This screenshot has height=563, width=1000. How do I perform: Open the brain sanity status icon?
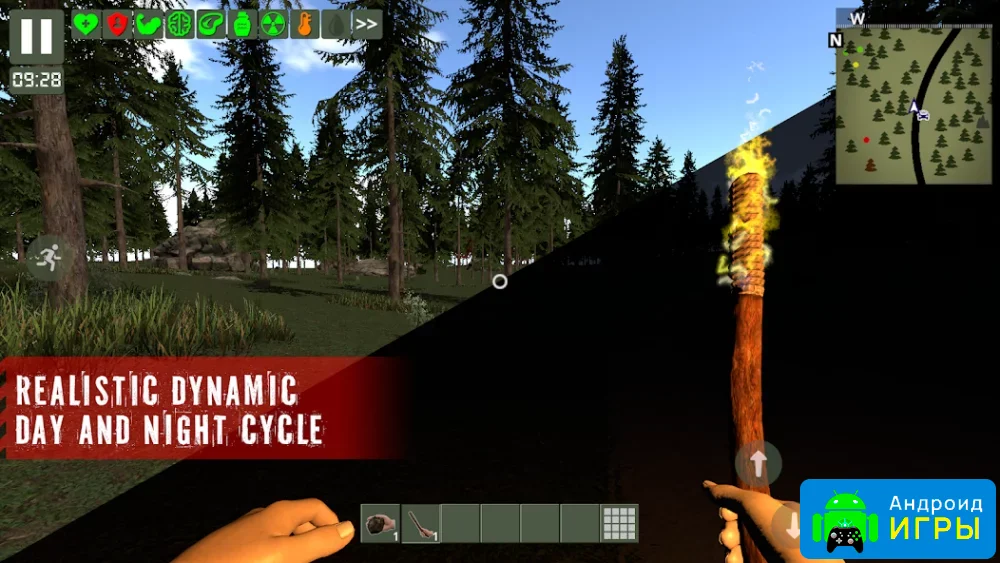[179, 25]
